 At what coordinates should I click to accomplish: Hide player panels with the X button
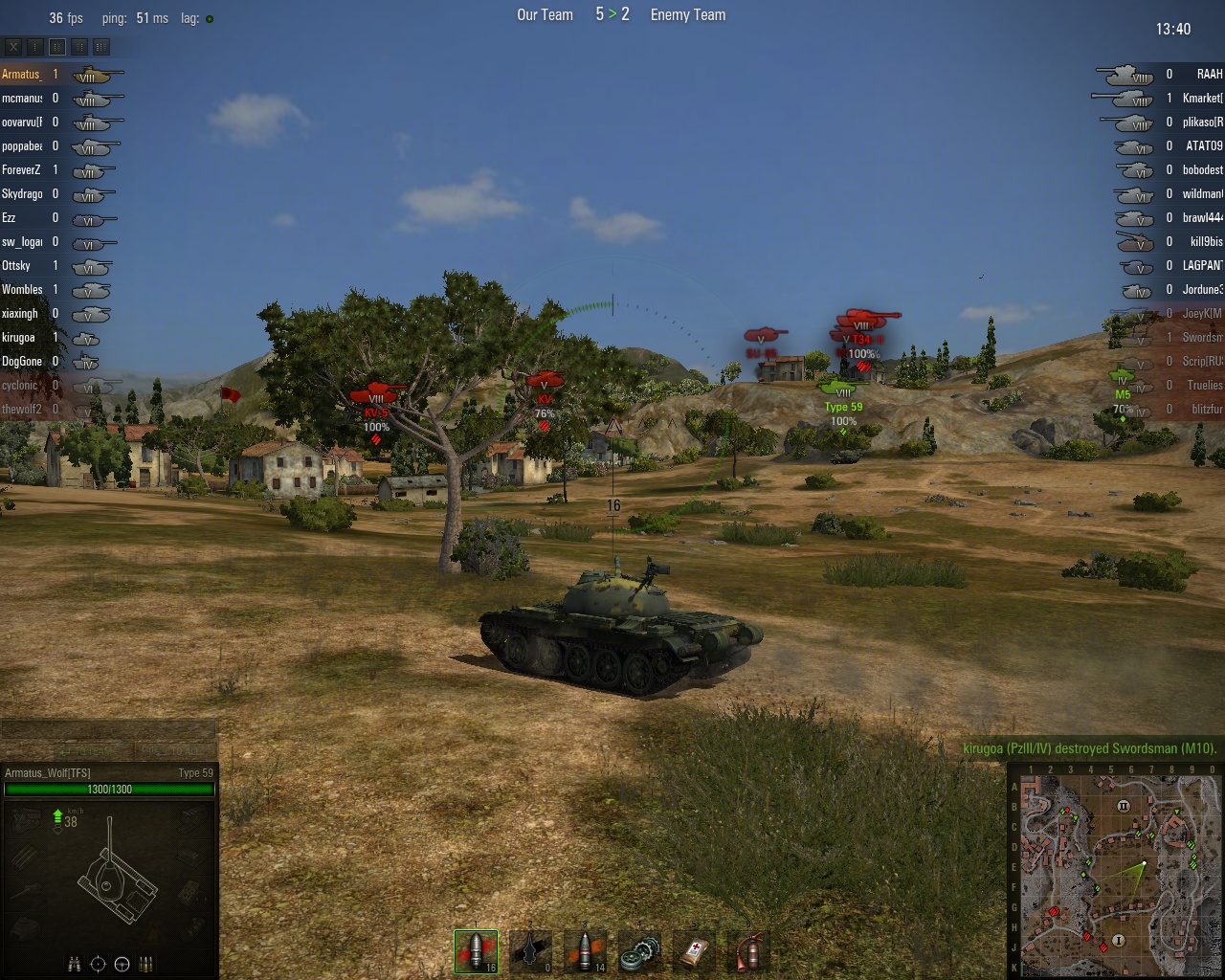point(14,46)
